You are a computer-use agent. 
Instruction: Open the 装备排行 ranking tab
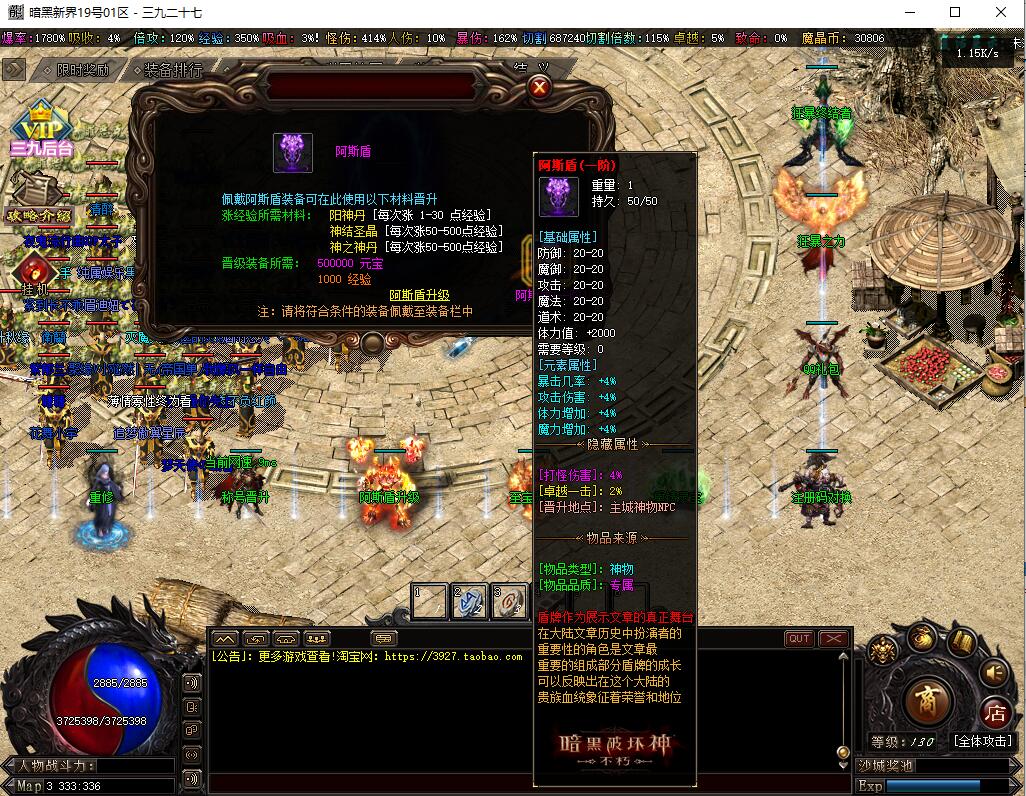pos(172,70)
